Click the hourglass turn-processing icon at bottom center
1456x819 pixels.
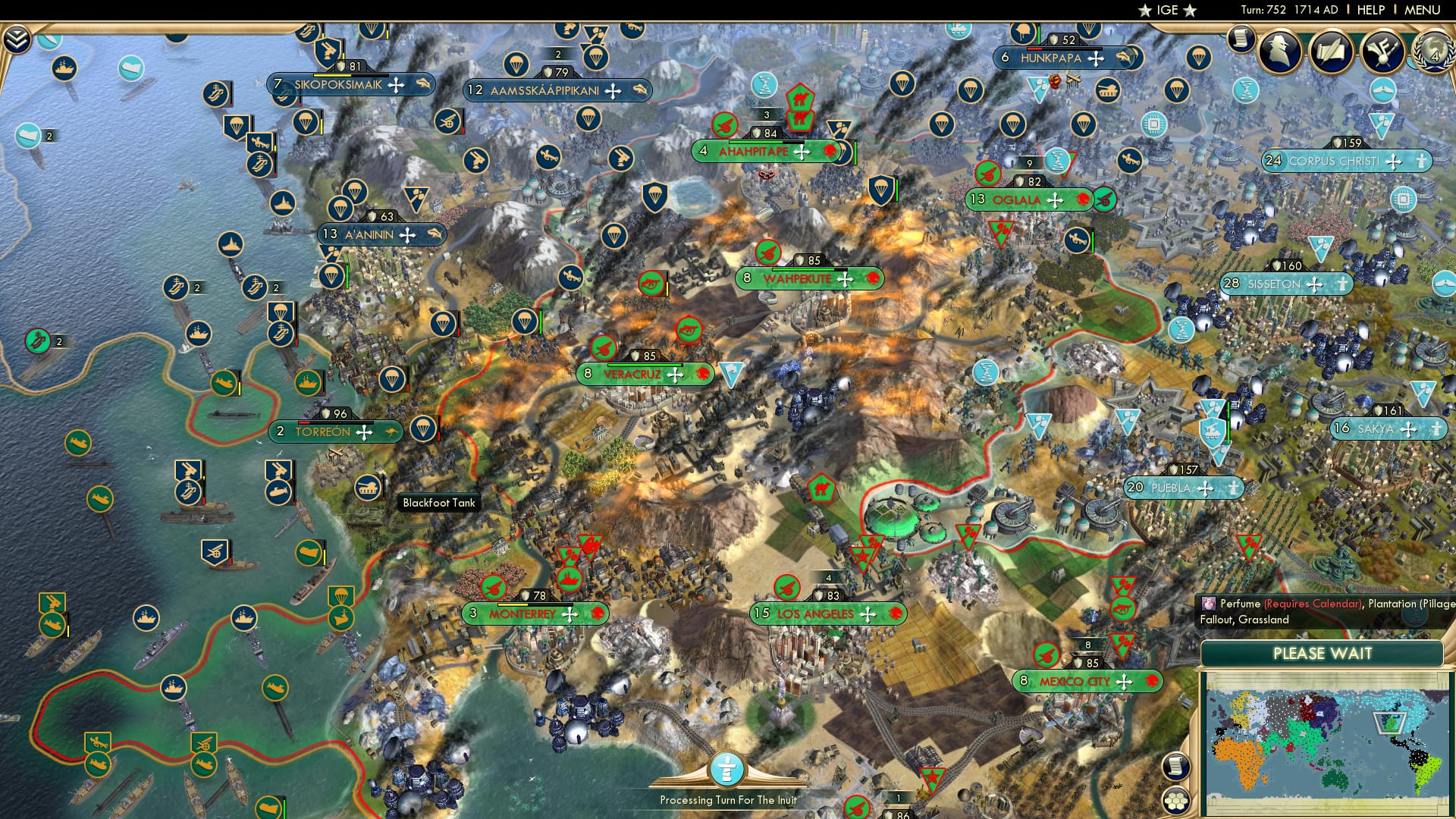pos(726,768)
